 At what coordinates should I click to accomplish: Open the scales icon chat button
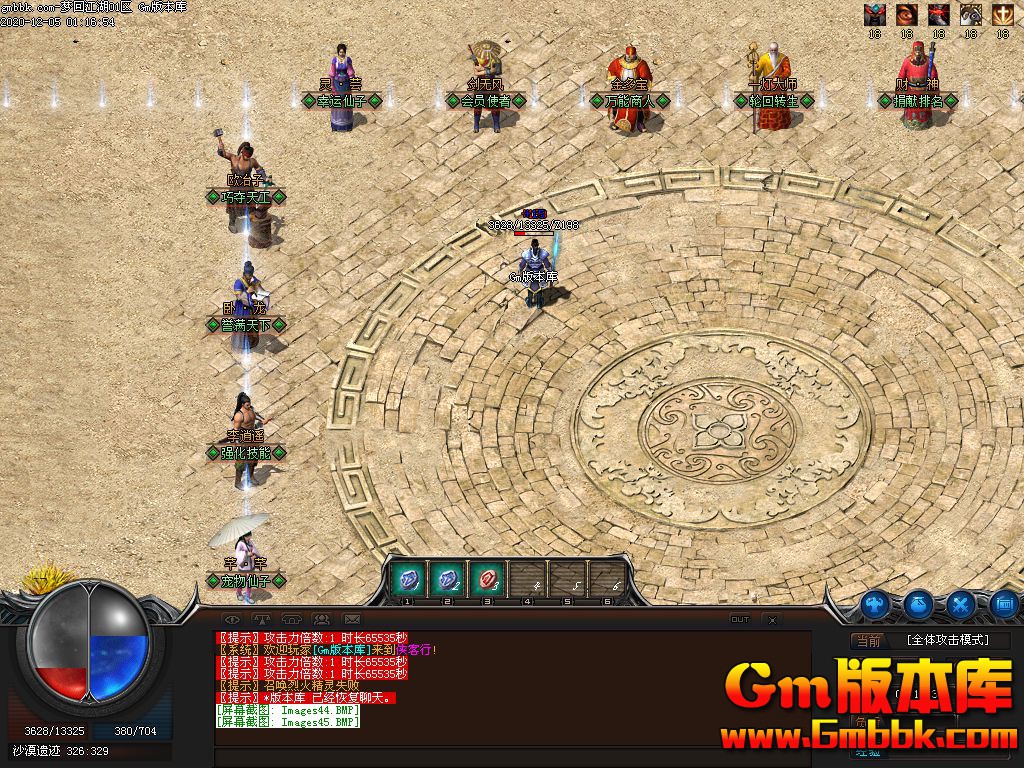click(x=262, y=619)
